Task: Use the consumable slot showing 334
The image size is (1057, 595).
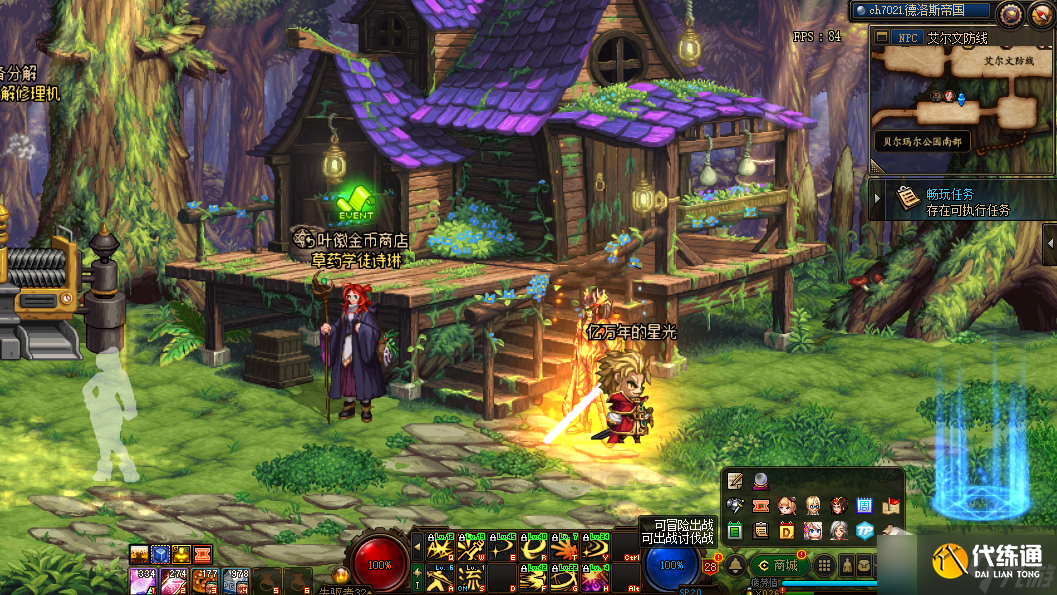Action: (143, 580)
